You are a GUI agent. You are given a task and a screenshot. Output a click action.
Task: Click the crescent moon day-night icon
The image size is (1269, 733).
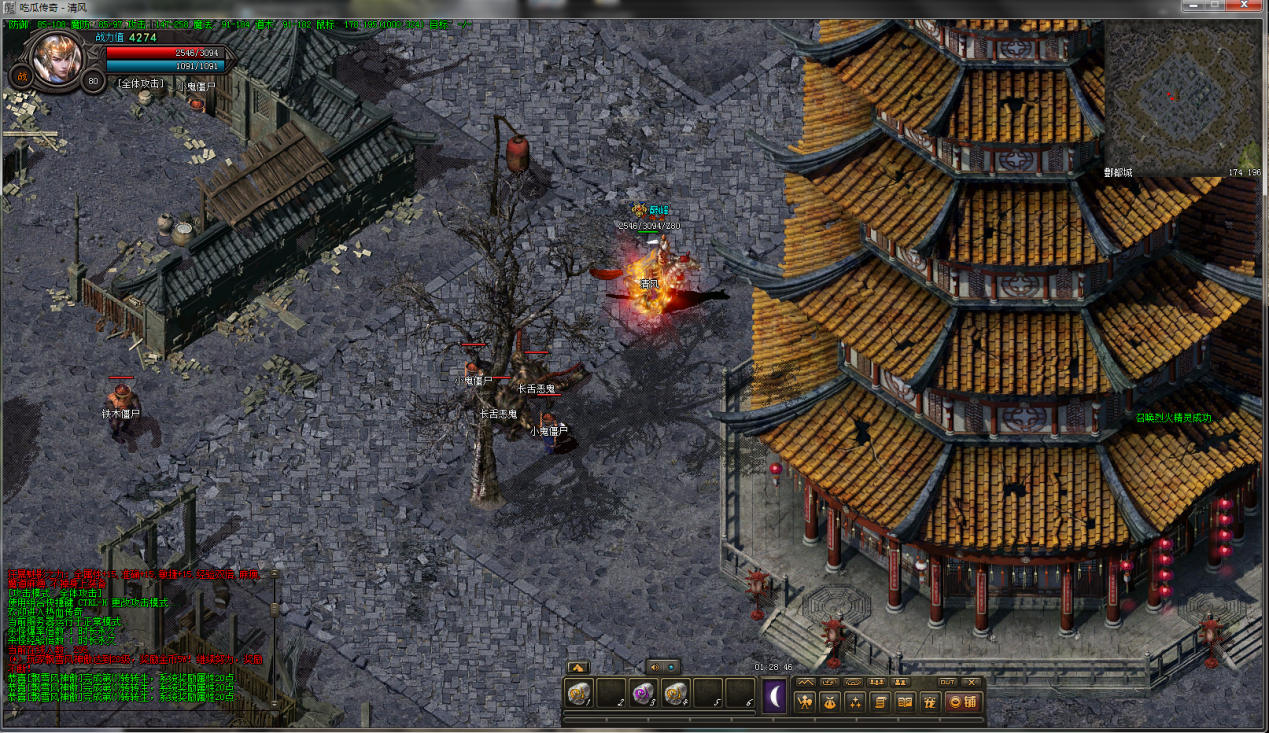pyautogui.click(x=775, y=695)
